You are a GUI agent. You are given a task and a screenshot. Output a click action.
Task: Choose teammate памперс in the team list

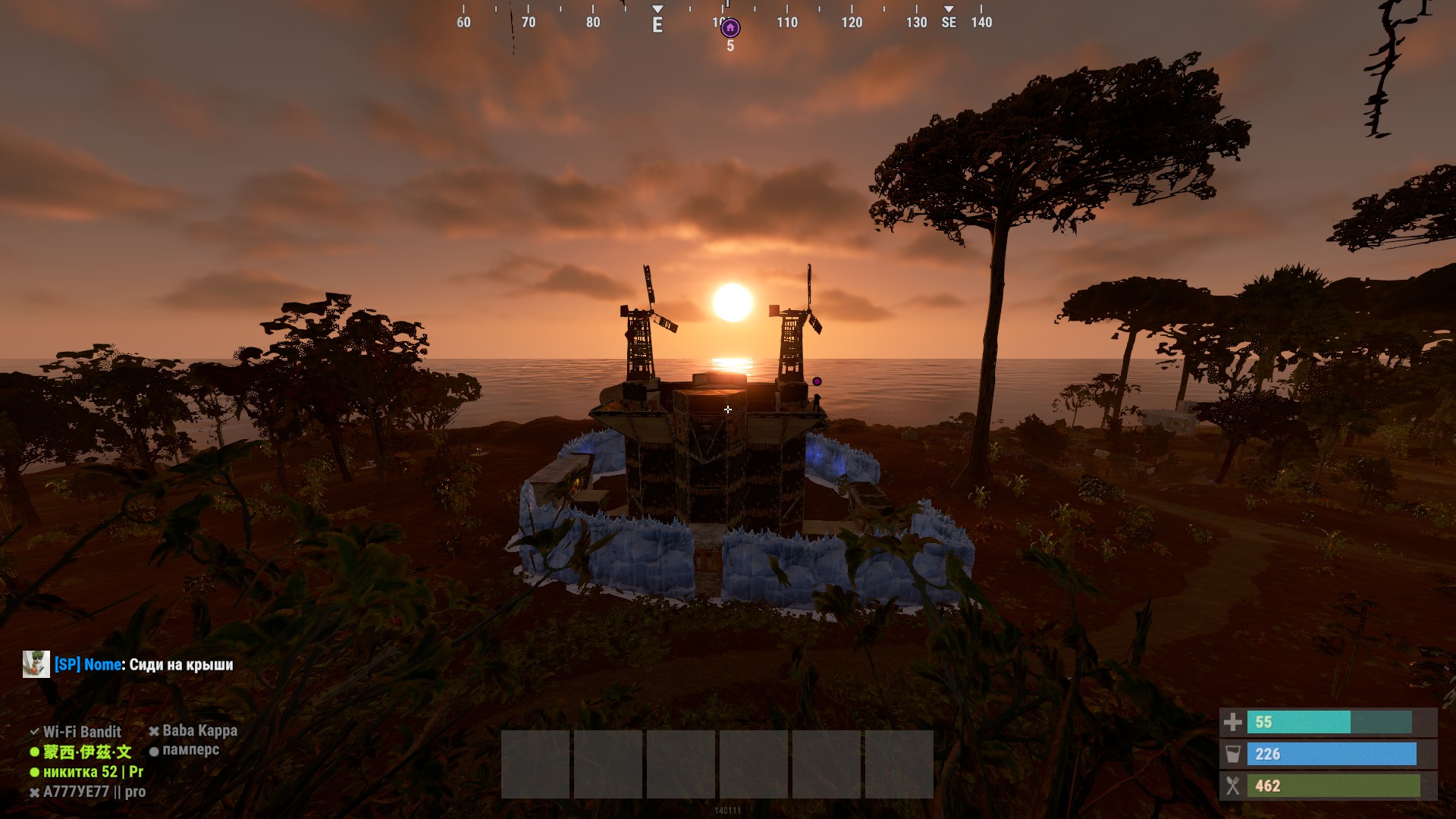tap(190, 750)
